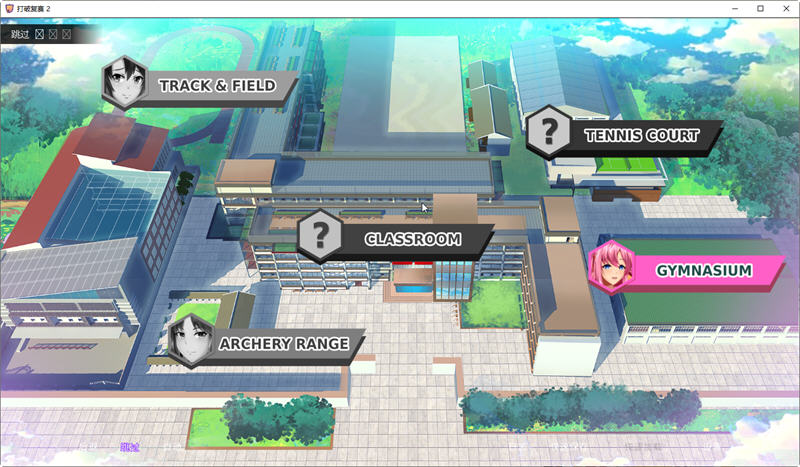Screen dimensions: 800x467
Task: Choose the Tennis Court location
Action: tap(640, 135)
